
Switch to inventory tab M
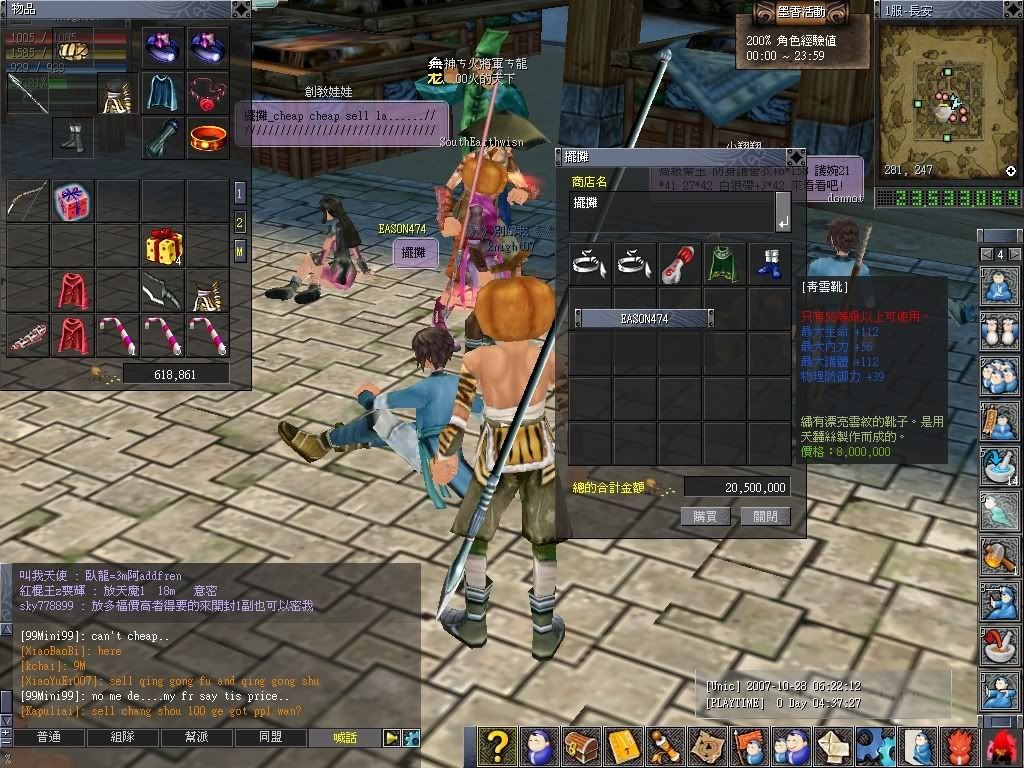[x=240, y=250]
